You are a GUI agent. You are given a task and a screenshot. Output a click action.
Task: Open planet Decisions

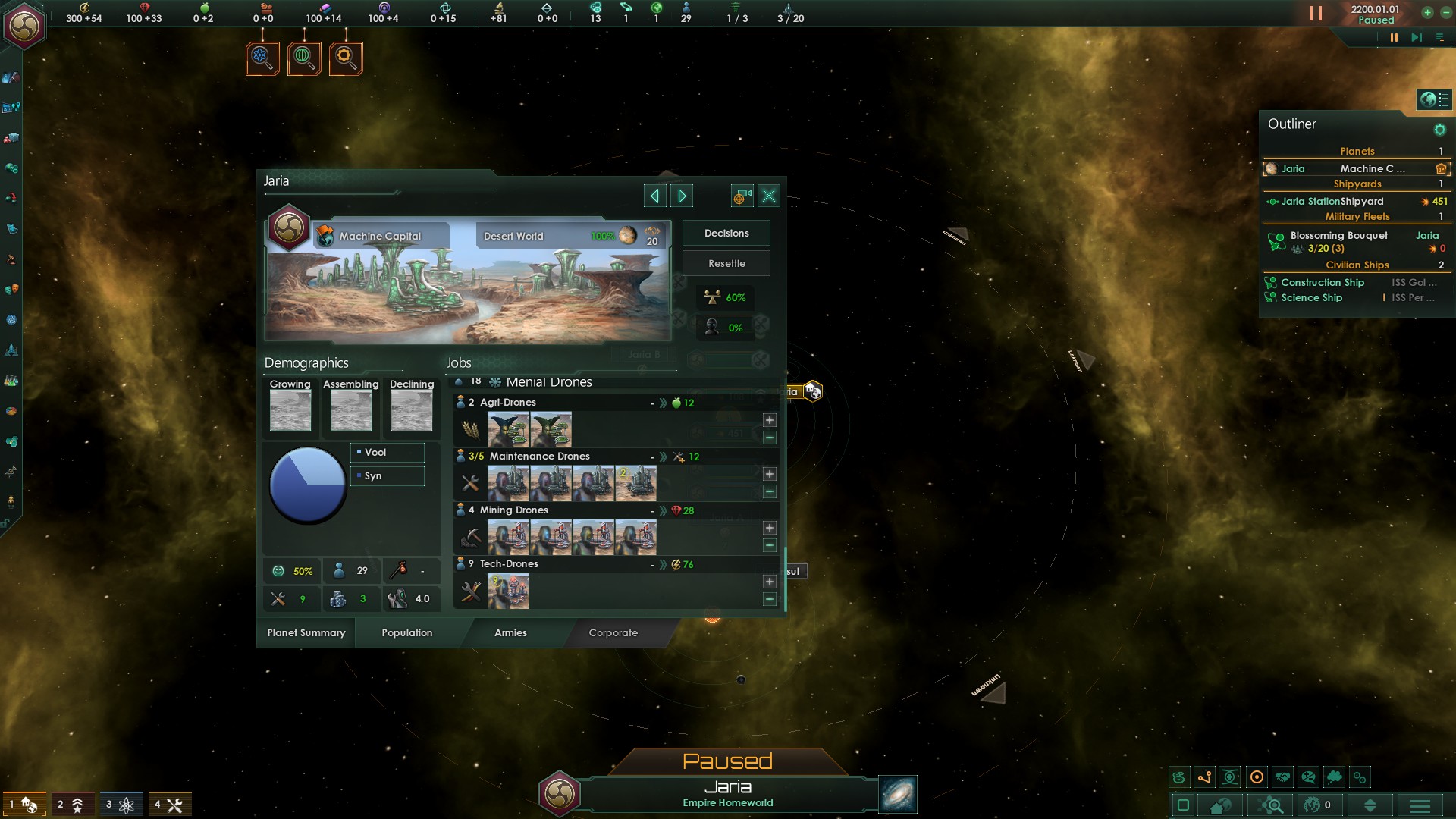726,234
